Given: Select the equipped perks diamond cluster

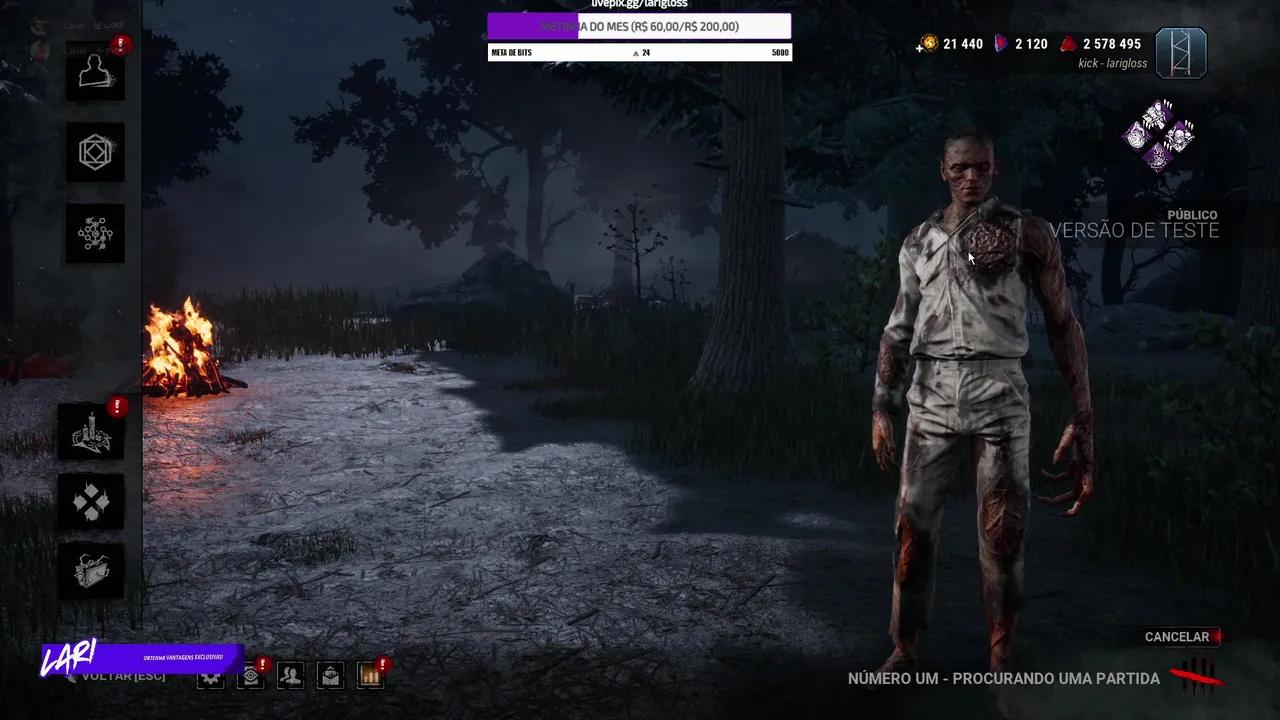Looking at the screenshot, I should 1160,137.
